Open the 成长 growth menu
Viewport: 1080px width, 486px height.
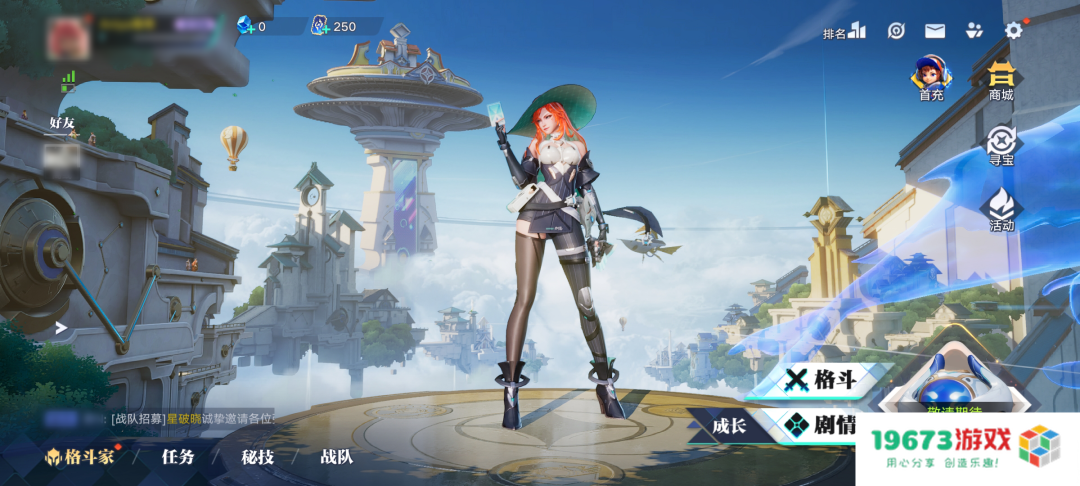tap(729, 426)
